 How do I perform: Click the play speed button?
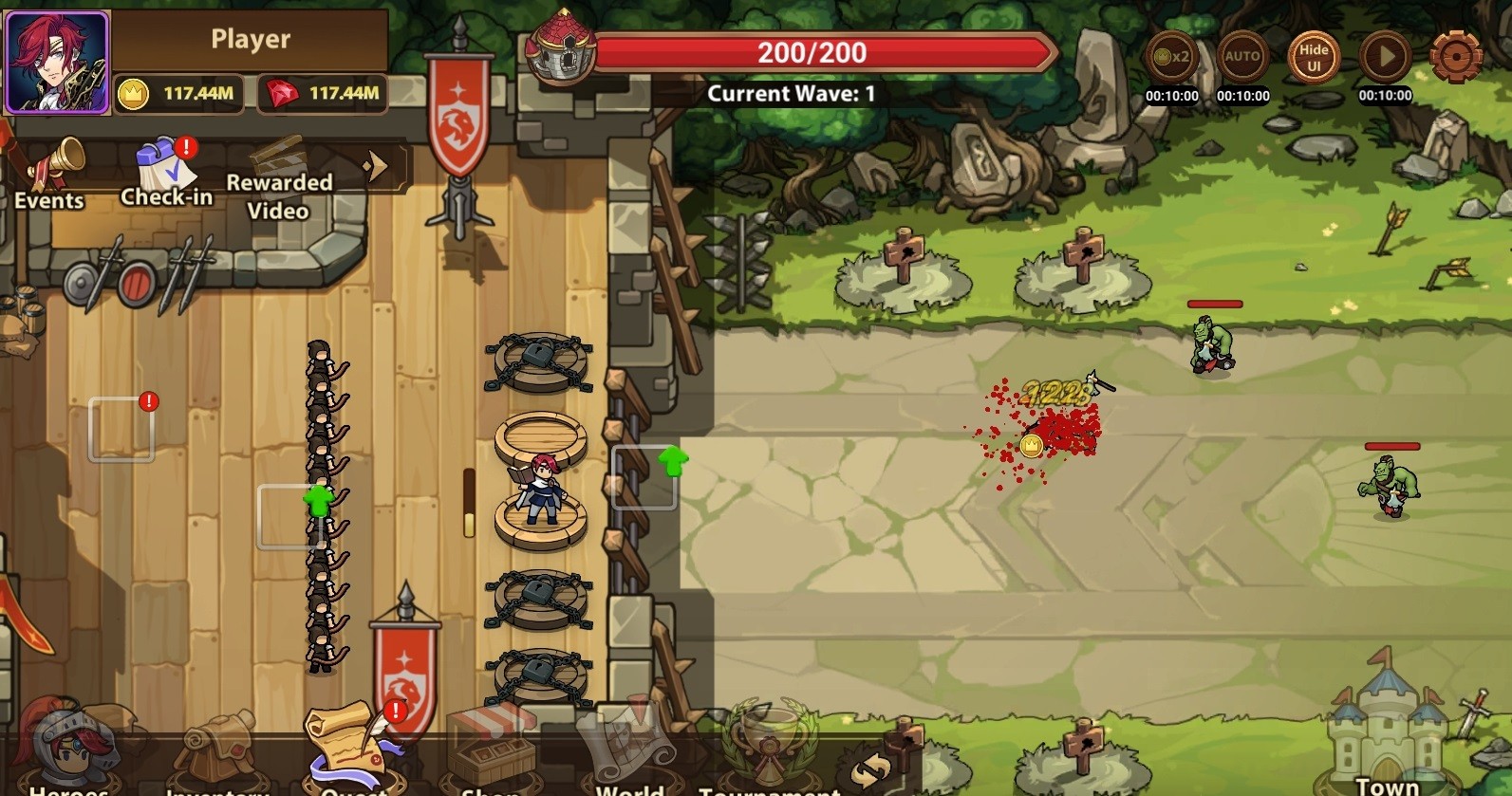click(1385, 57)
